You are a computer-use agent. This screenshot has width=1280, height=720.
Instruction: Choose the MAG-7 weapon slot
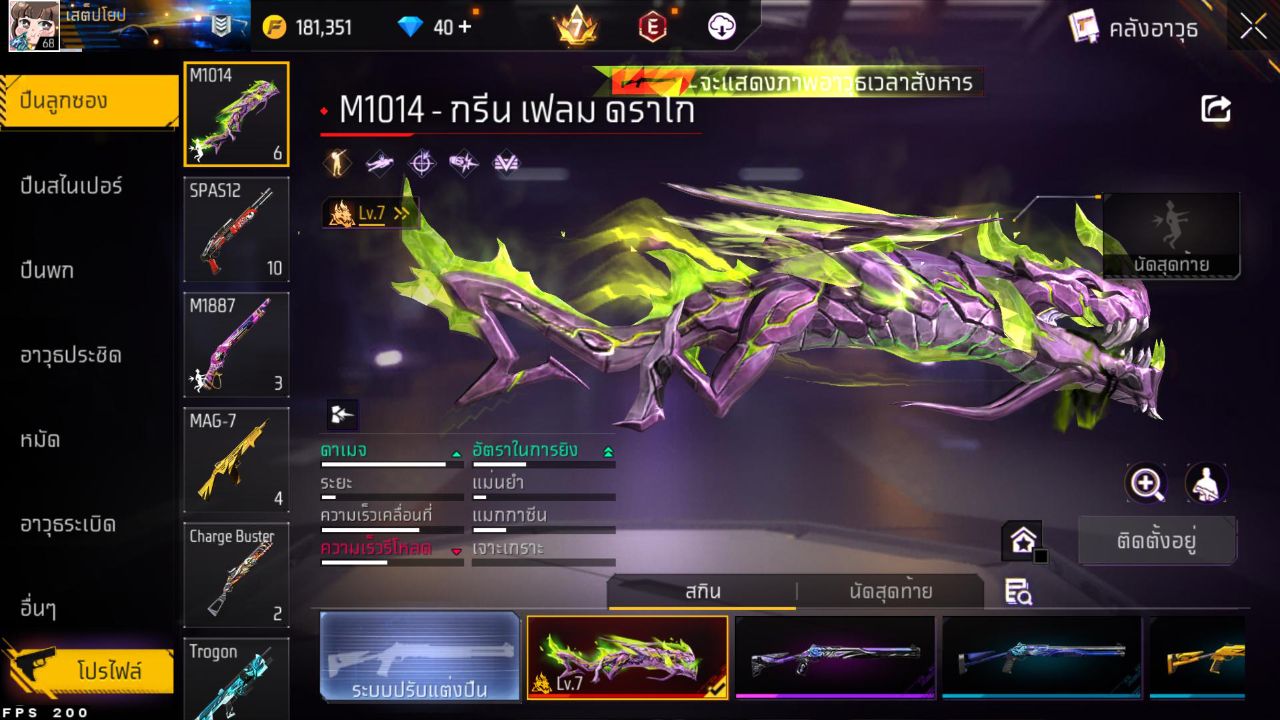click(x=237, y=459)
